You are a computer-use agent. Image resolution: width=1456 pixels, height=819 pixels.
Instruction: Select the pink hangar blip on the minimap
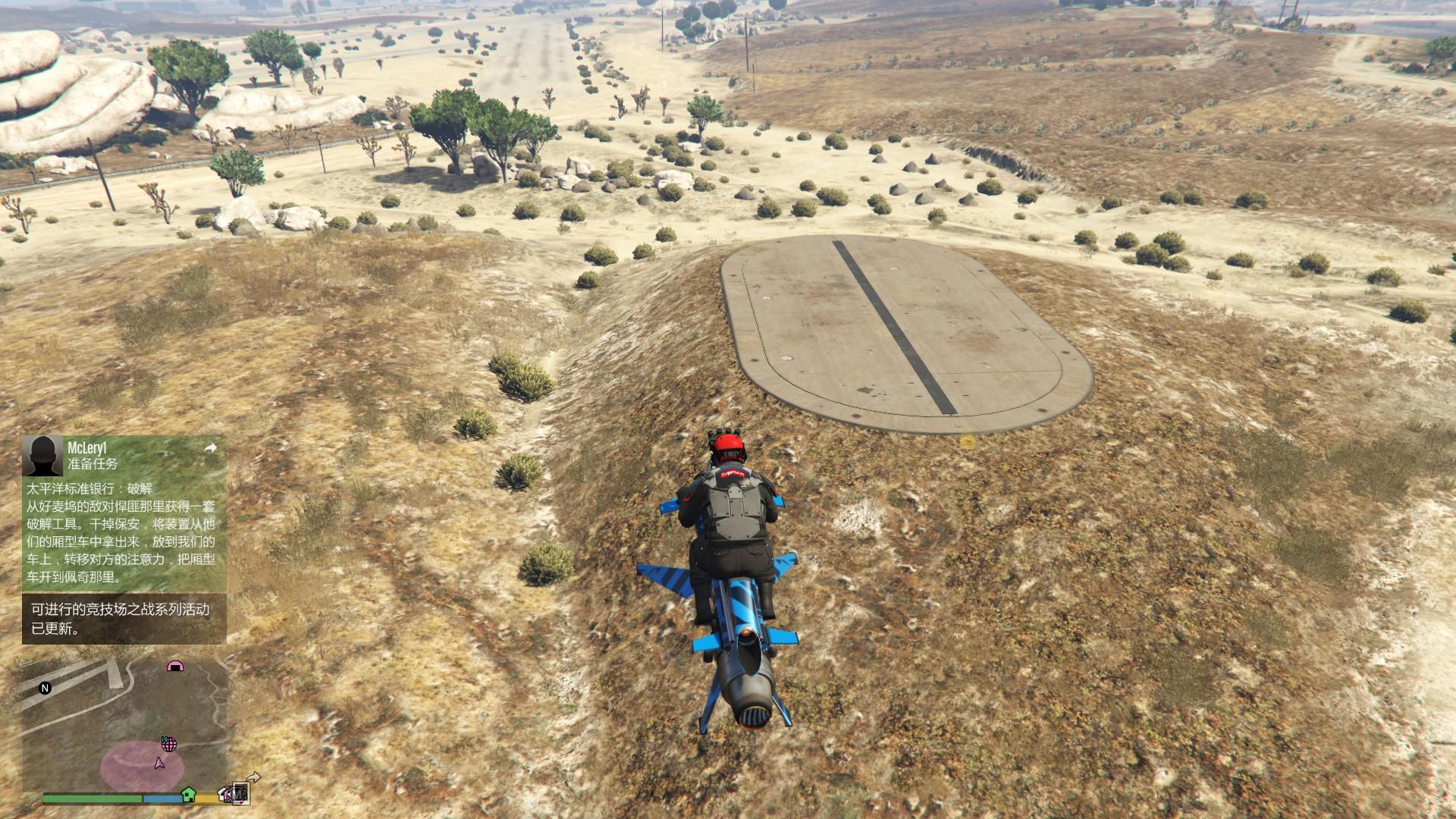pyautogui.click(x=174, y=667)
